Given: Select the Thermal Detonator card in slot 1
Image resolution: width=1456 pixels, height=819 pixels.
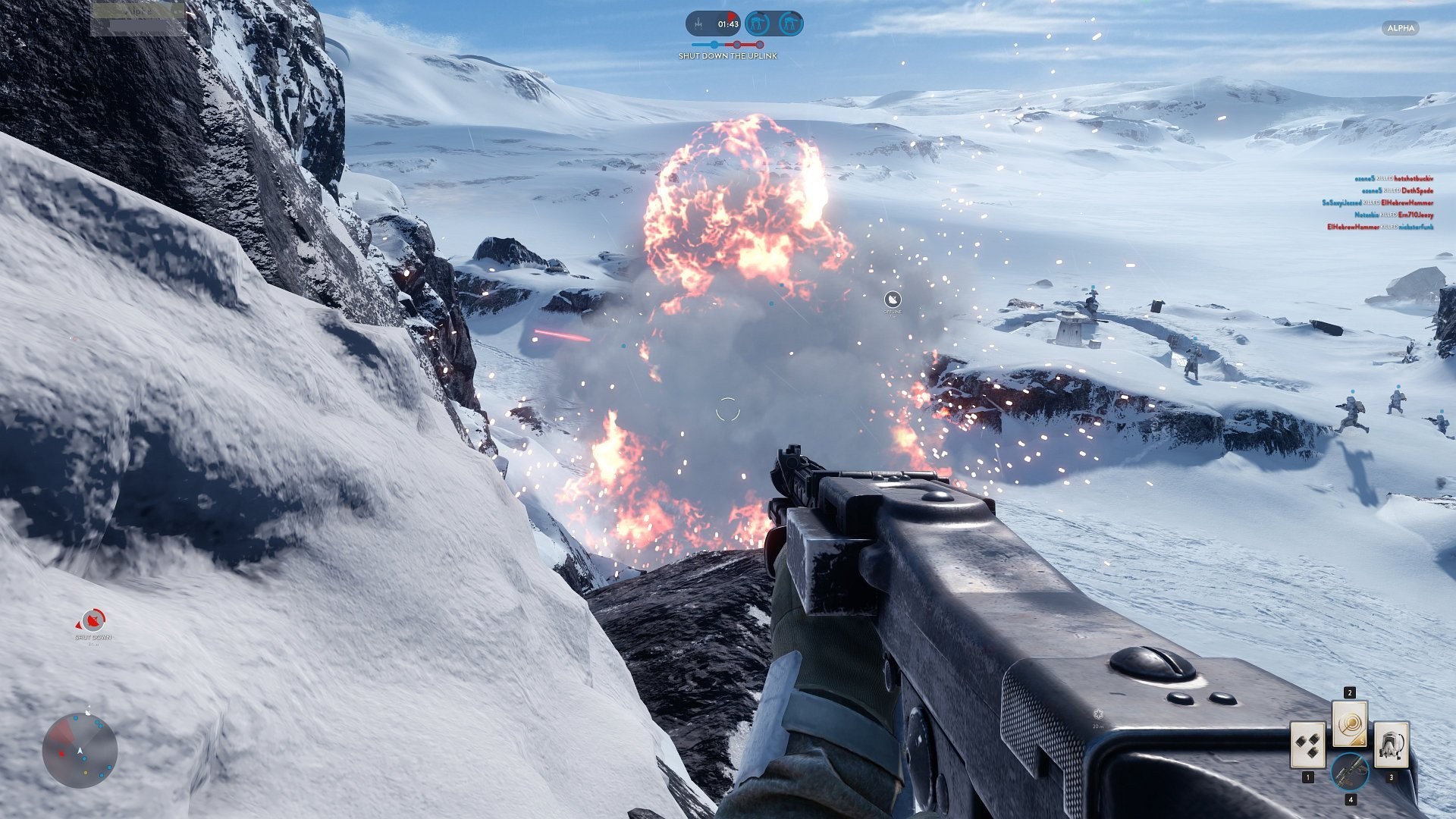Looking at the screenshot, I should point(1308,745).
